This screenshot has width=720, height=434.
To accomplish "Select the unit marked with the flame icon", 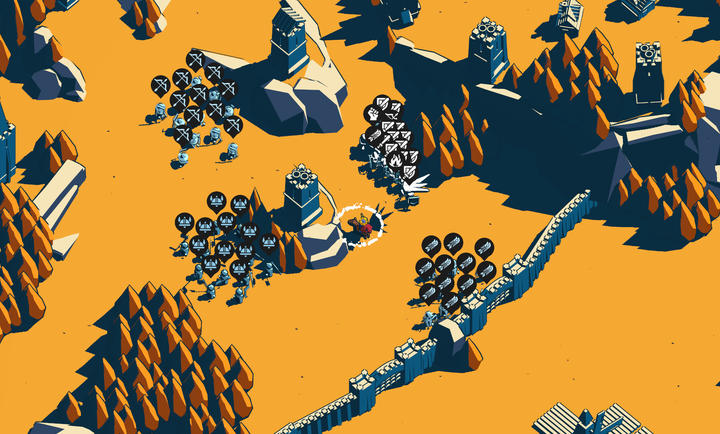I will (x=397, y=157).
